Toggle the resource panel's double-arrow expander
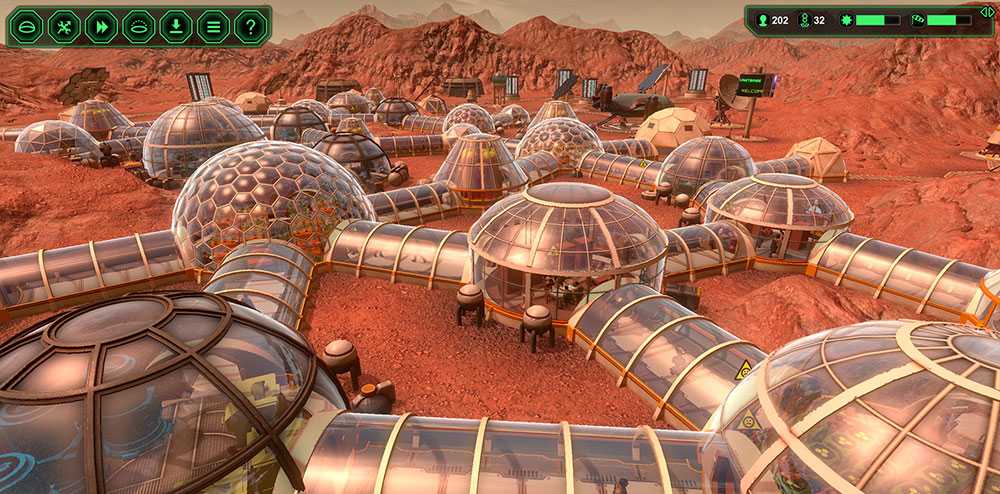This screenshot has height=494, width=1000. click(x=987, y=13)
